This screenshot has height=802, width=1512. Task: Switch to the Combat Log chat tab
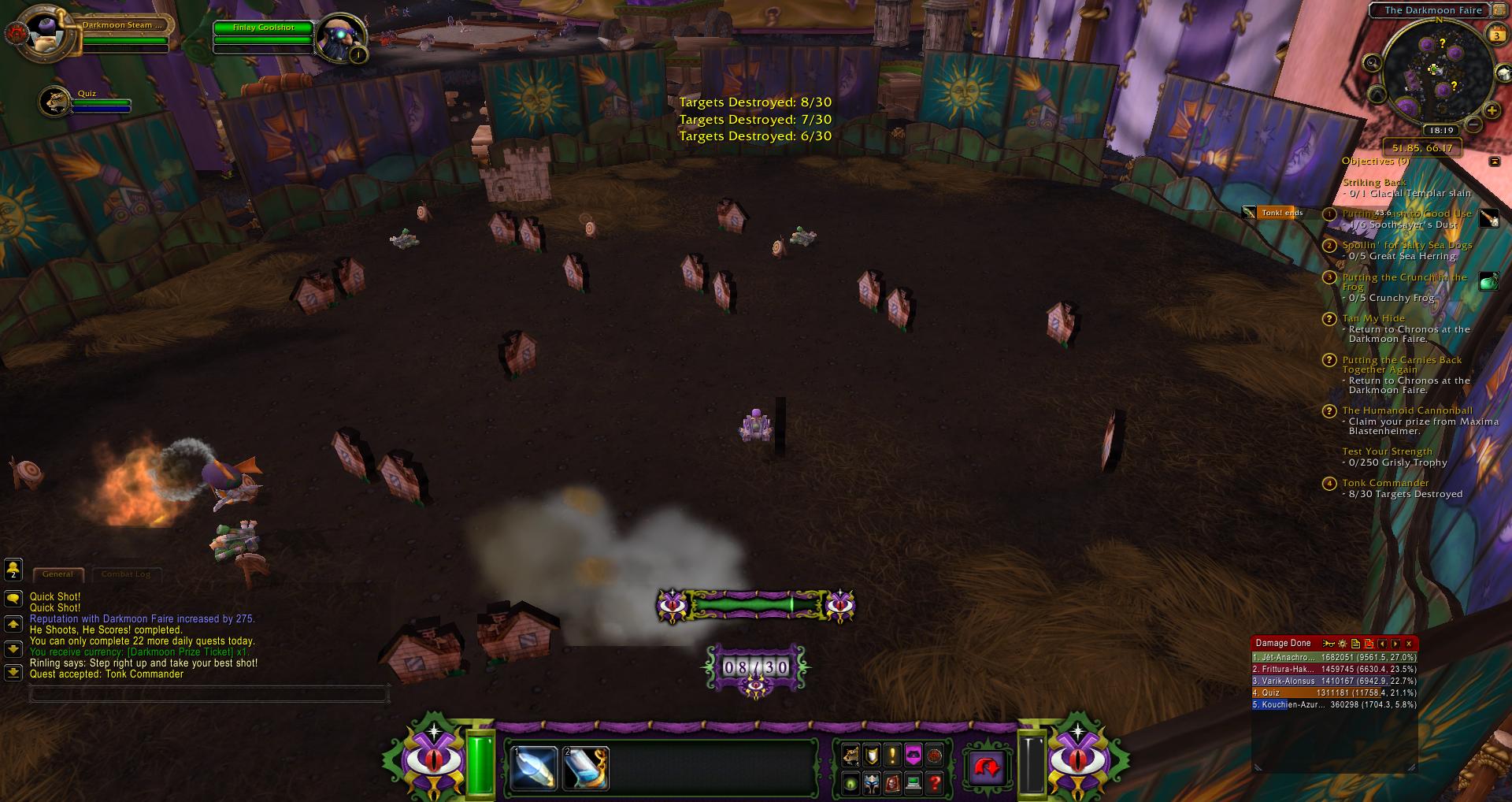pos(126,574)
